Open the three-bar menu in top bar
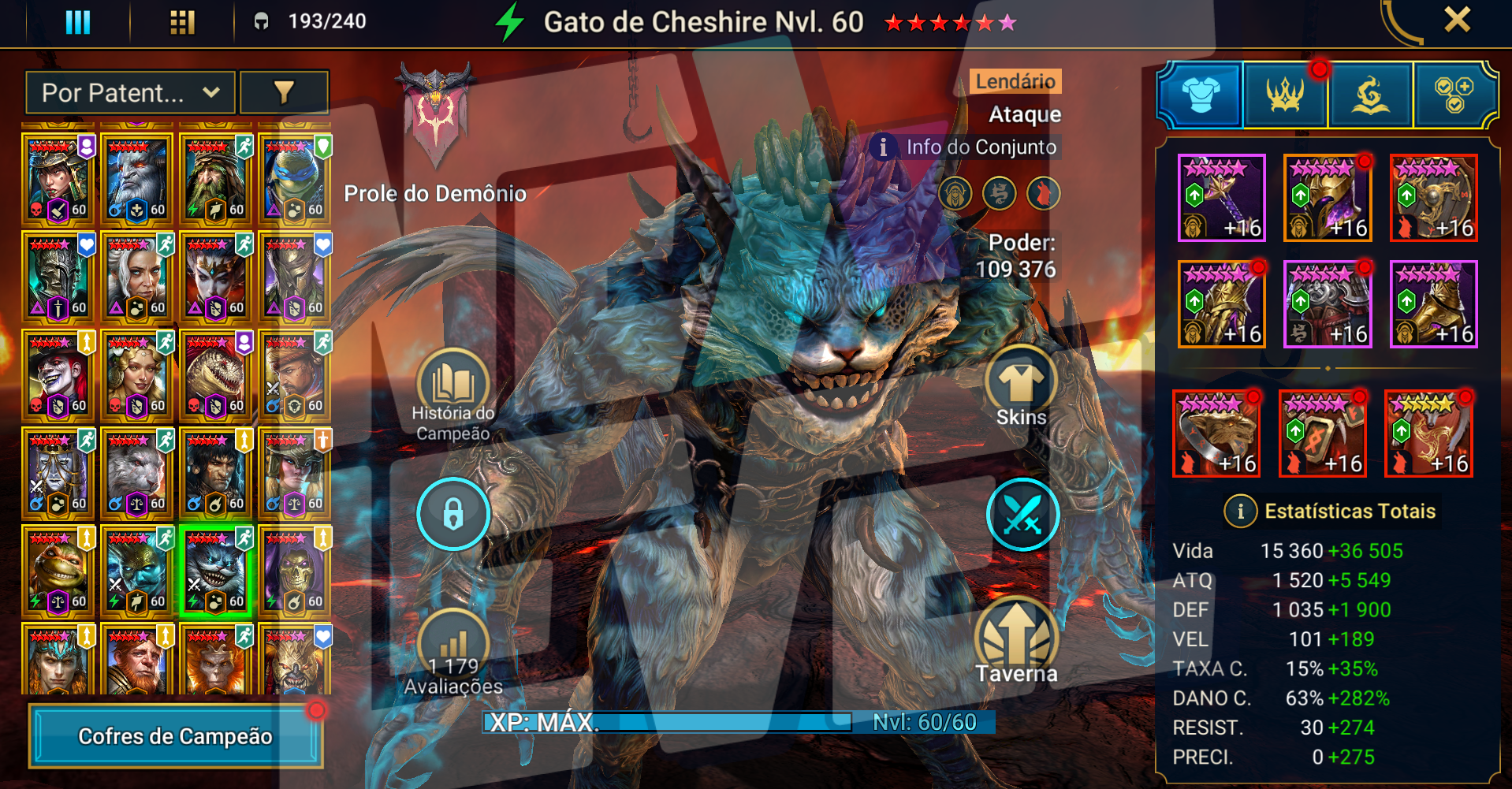1512x789 pixels. click(x=77, y=22)
